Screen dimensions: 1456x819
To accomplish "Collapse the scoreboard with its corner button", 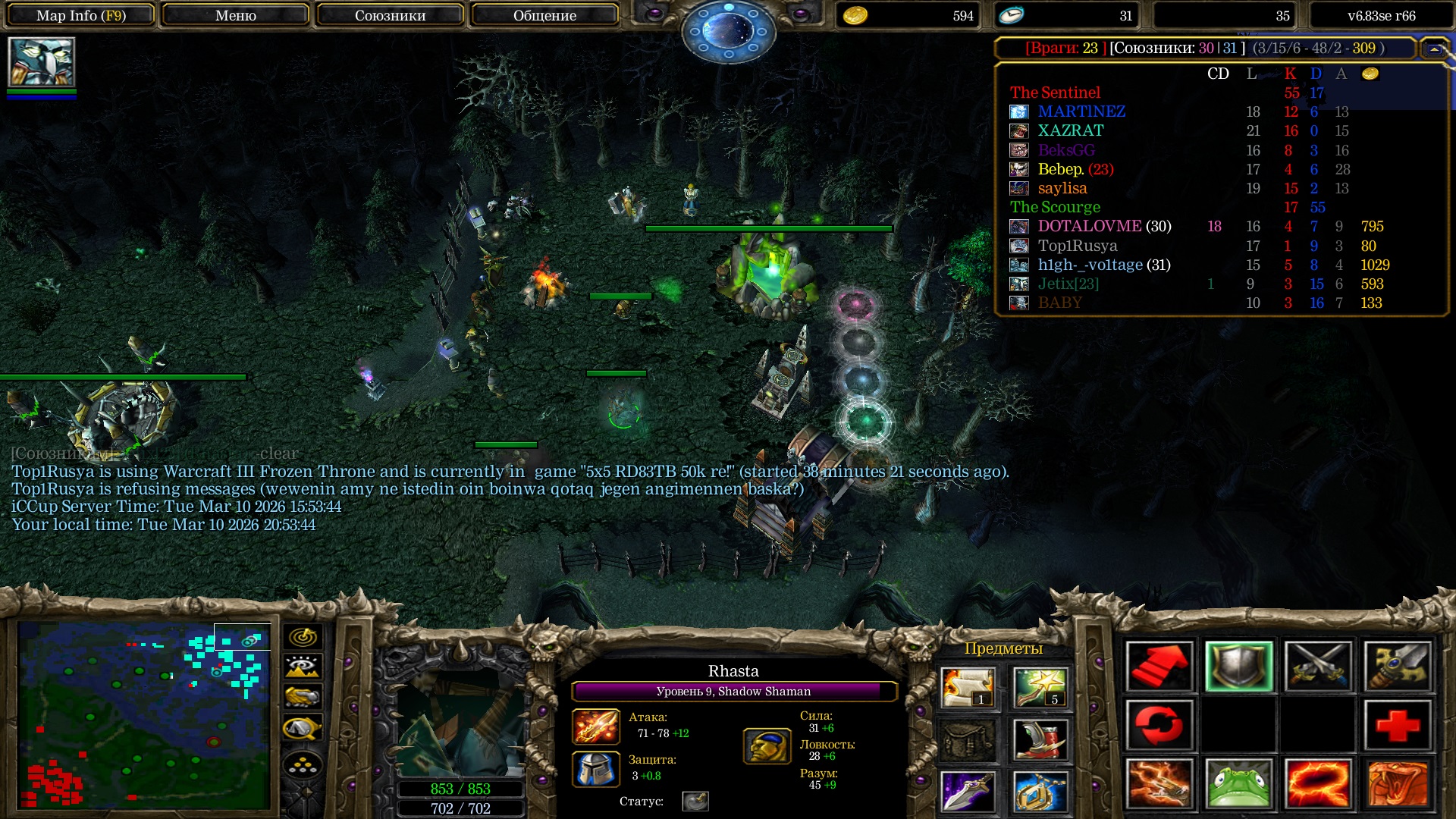I will 1433,49.
